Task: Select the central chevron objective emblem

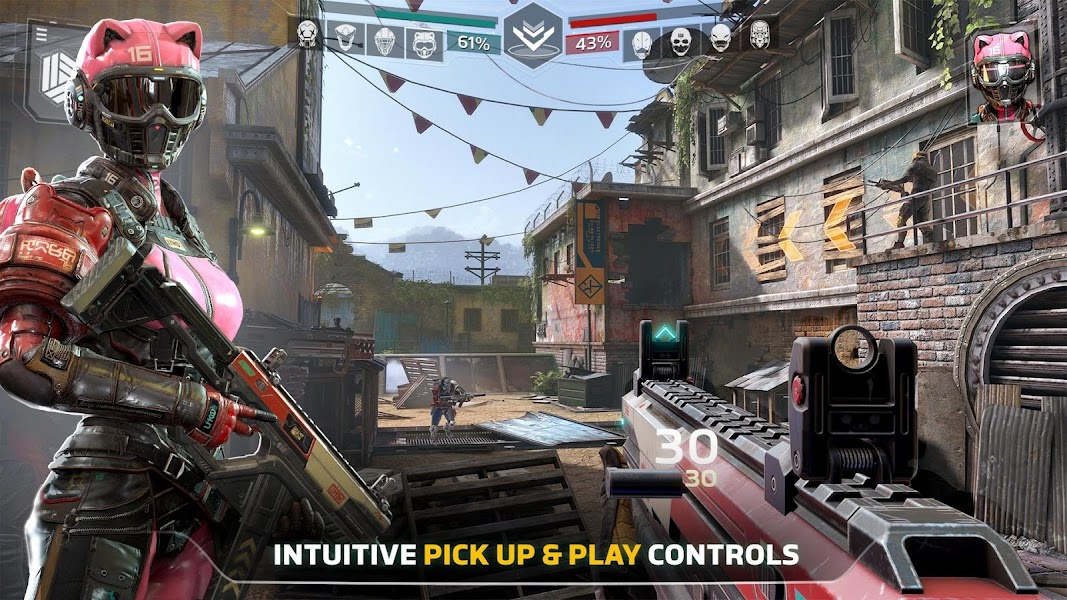Action: [x=532, y=33]
